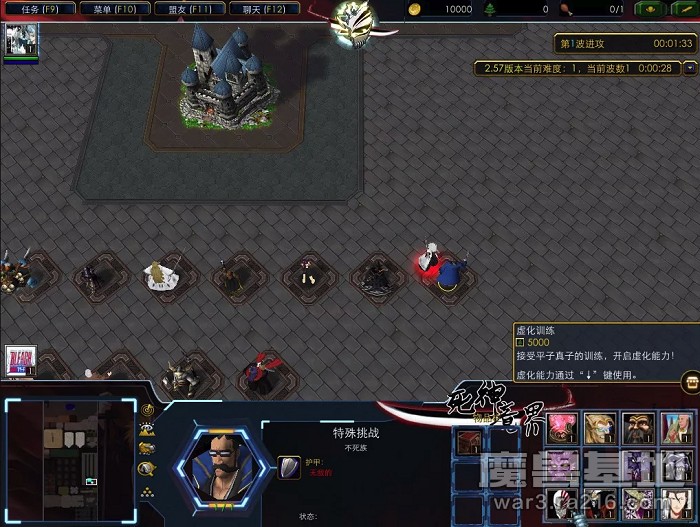Viewport: 700px width, 527px height.
Task: Select the red chest inventory item
Action: click(467, 441)
